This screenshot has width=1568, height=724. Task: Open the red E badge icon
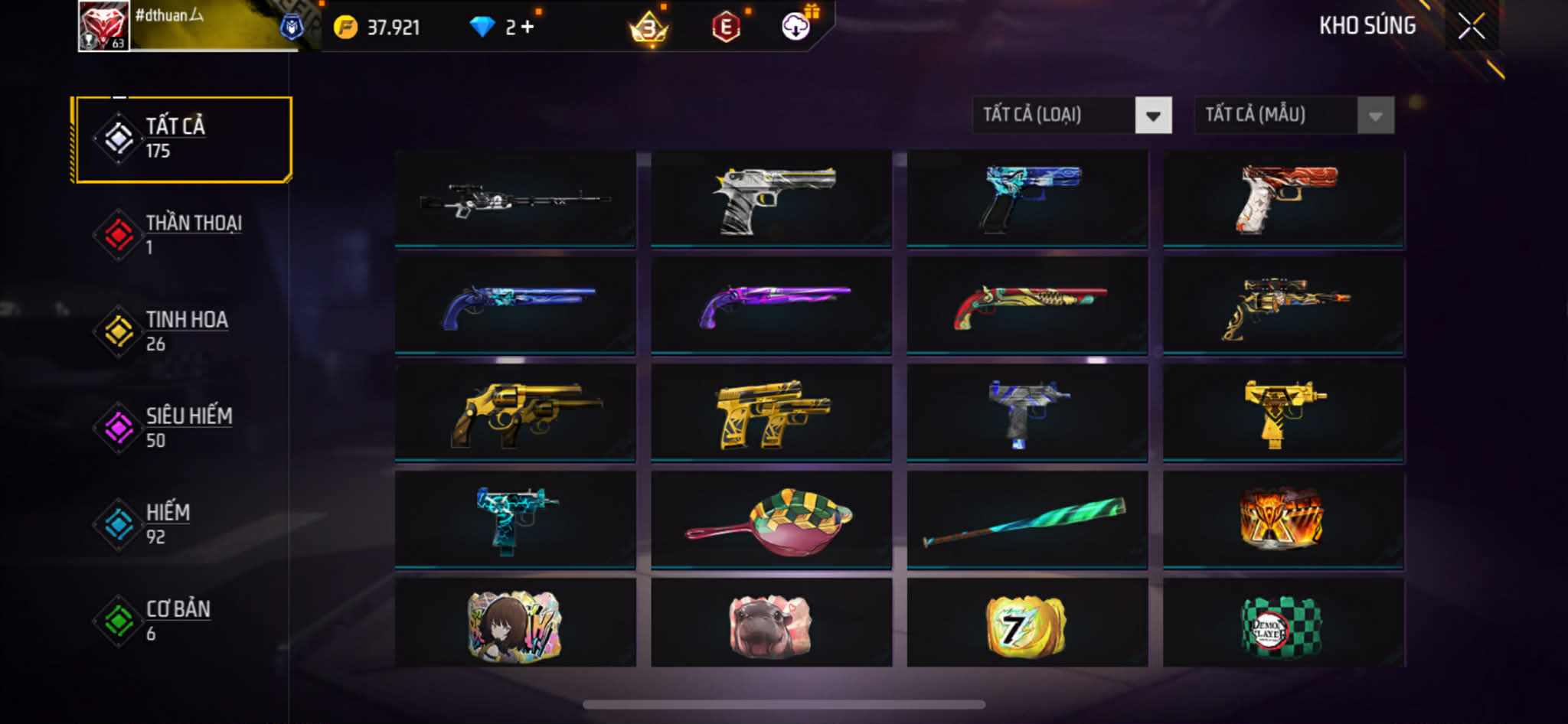(x=725, y=28)
